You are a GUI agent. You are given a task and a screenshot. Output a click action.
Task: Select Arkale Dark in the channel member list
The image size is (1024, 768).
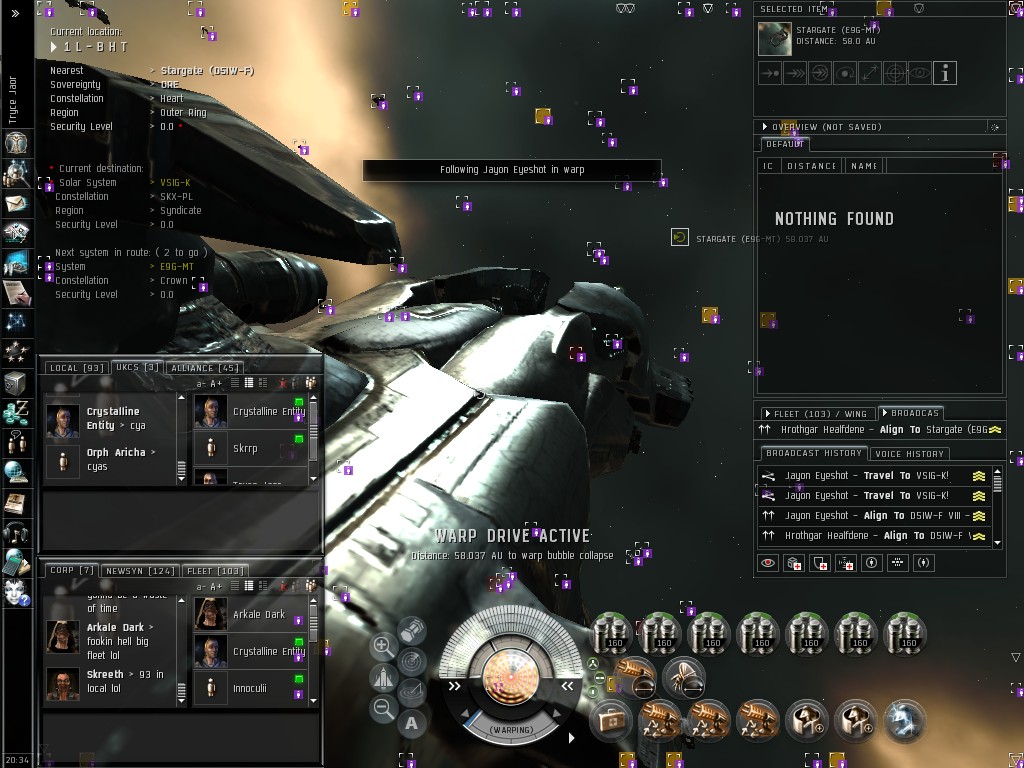[258, 614]
